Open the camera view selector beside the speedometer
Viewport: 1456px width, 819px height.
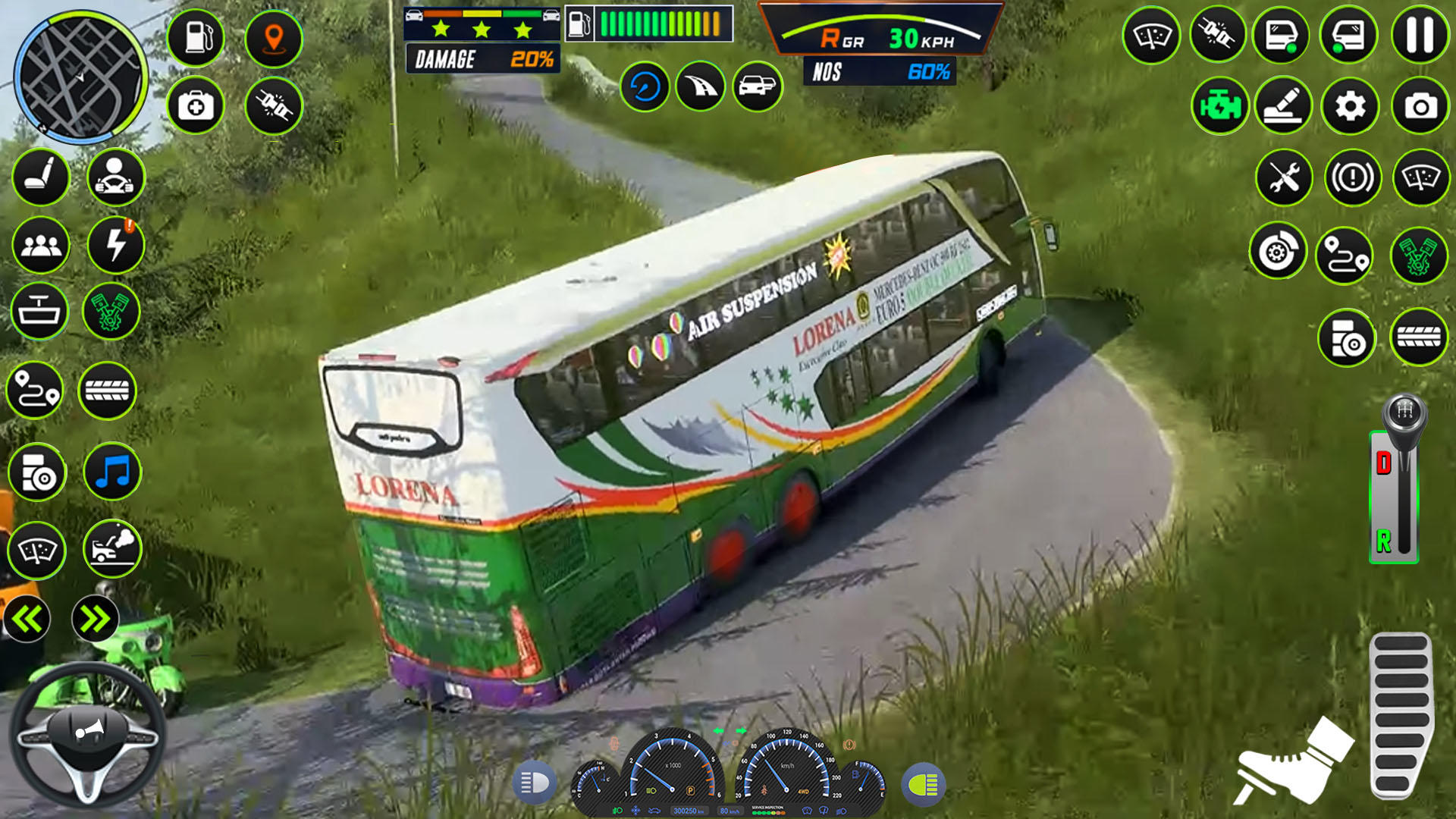pos(758,86)
